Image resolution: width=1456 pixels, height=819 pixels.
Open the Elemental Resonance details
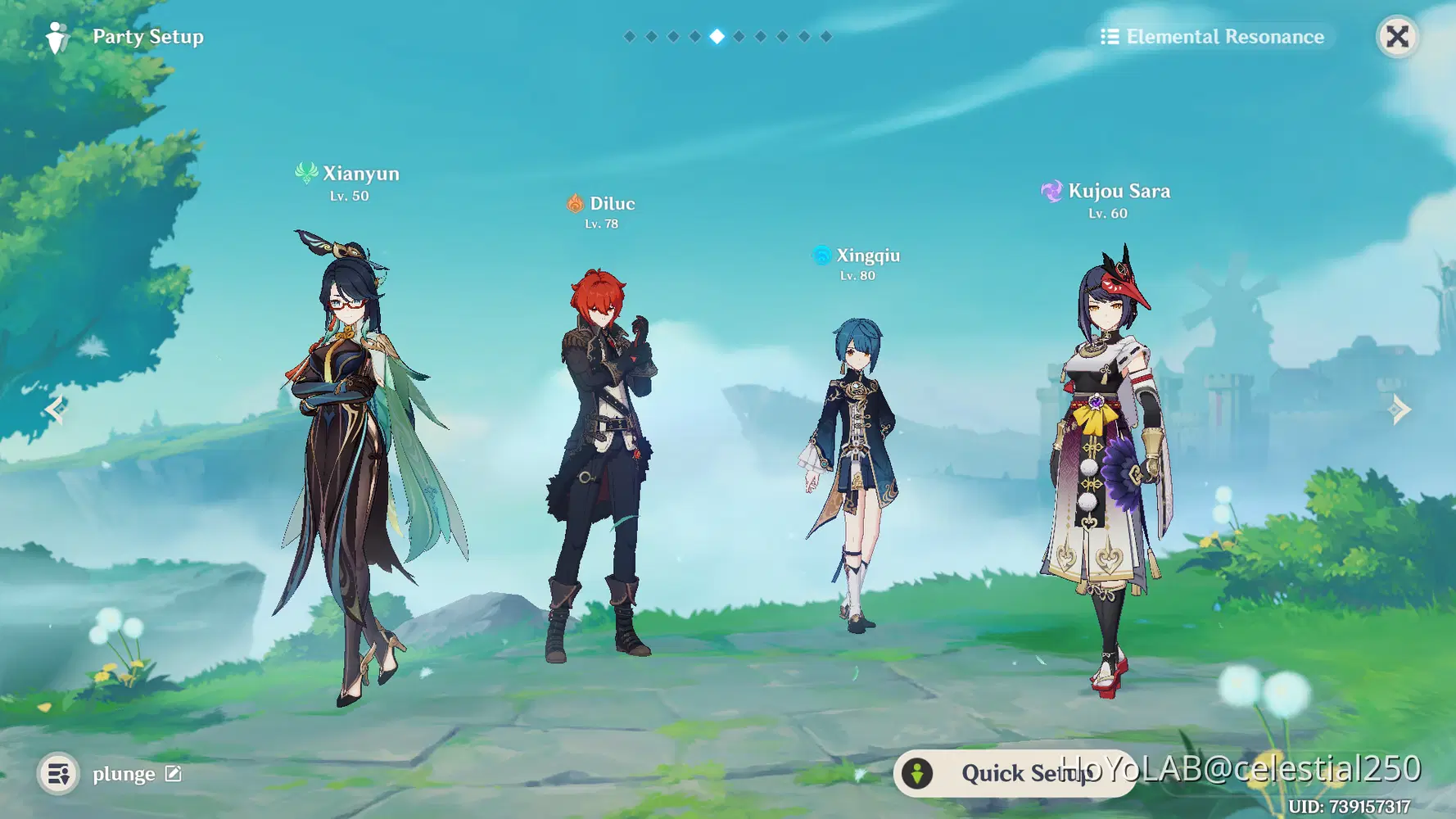pos(1212,37)
